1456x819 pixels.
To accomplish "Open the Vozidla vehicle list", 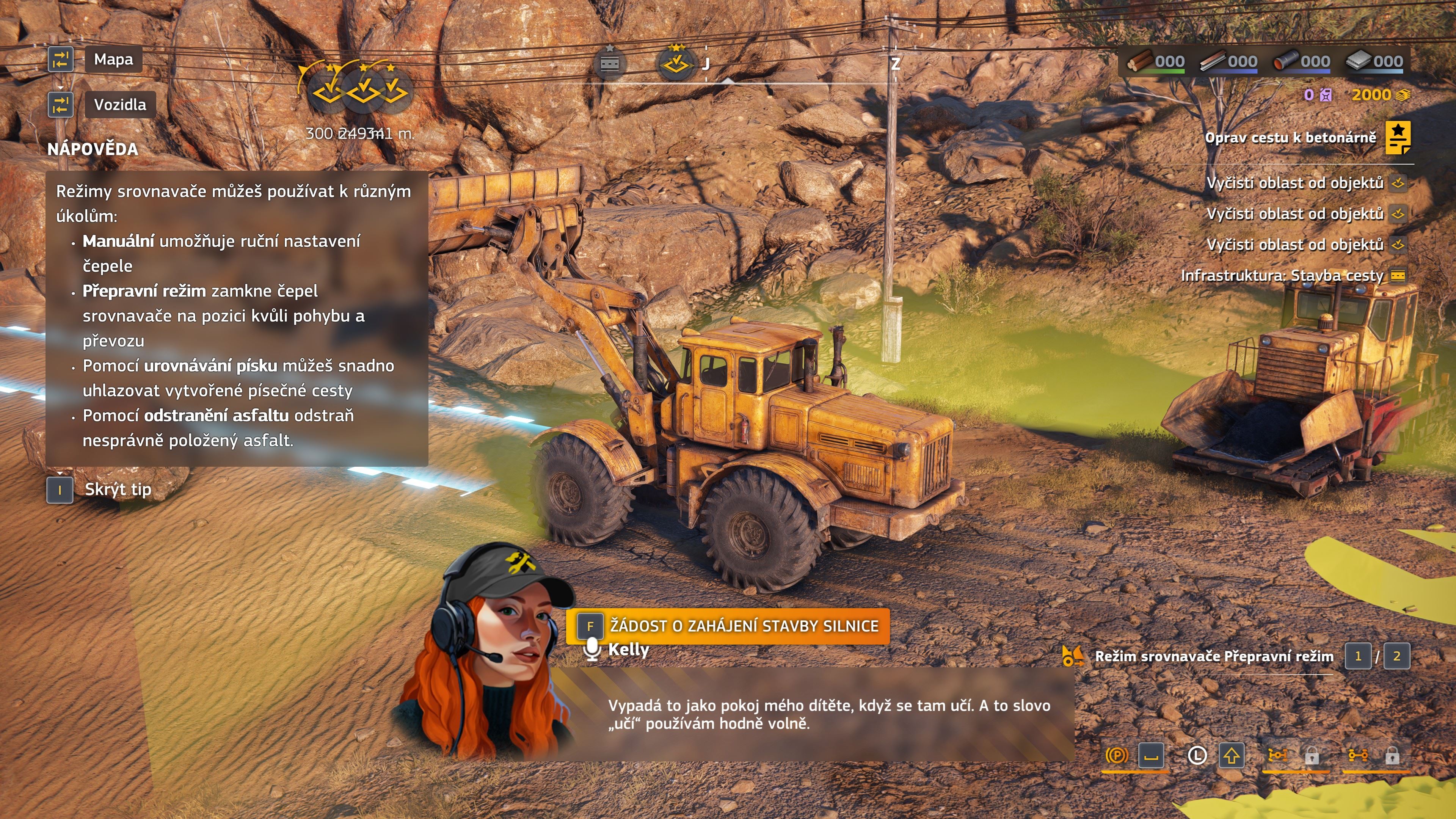I will 120,105.
